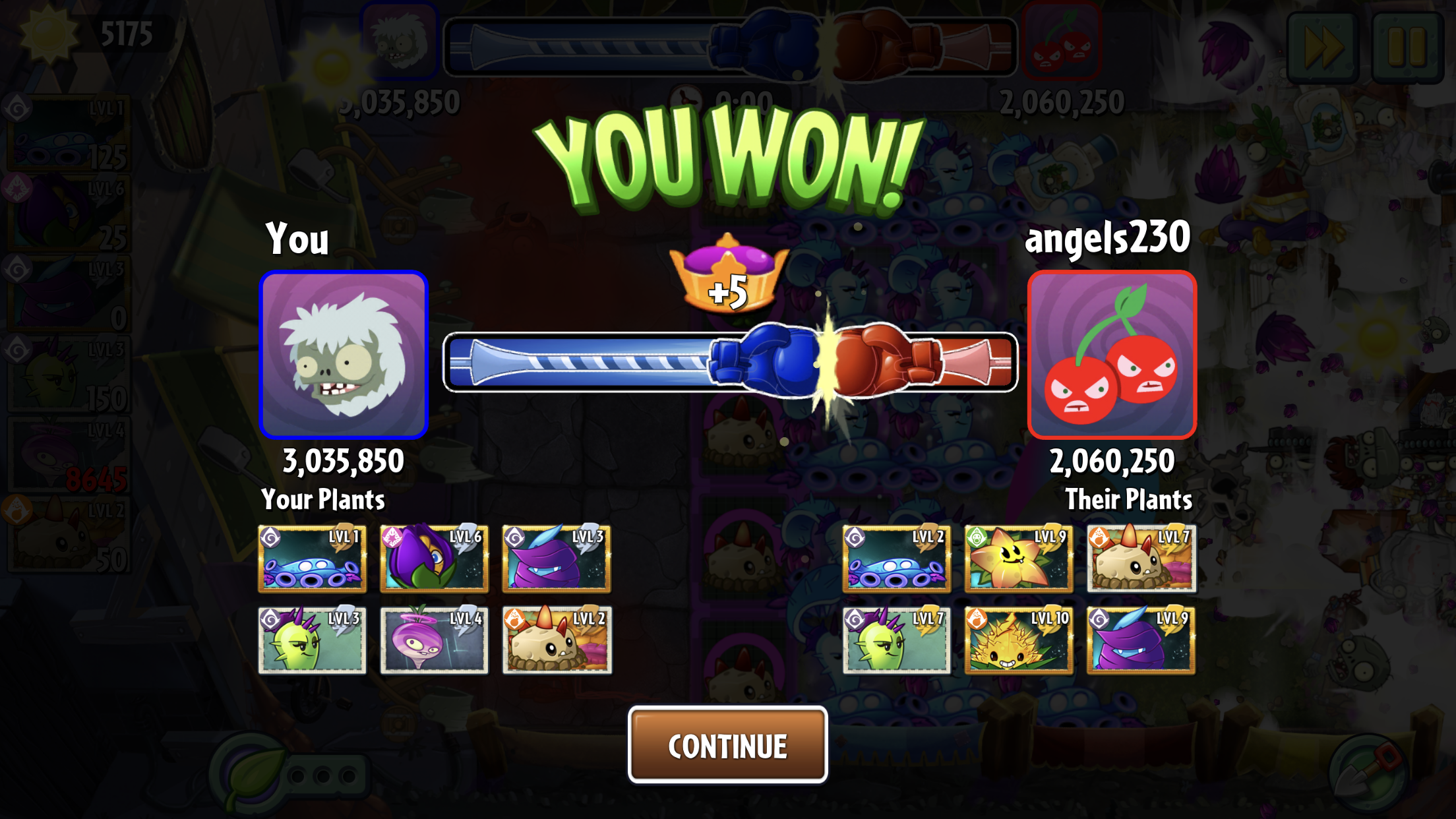Choose your LVL 6 Nightshade plant card
The image size is (1456, 819).
(434, 559)
